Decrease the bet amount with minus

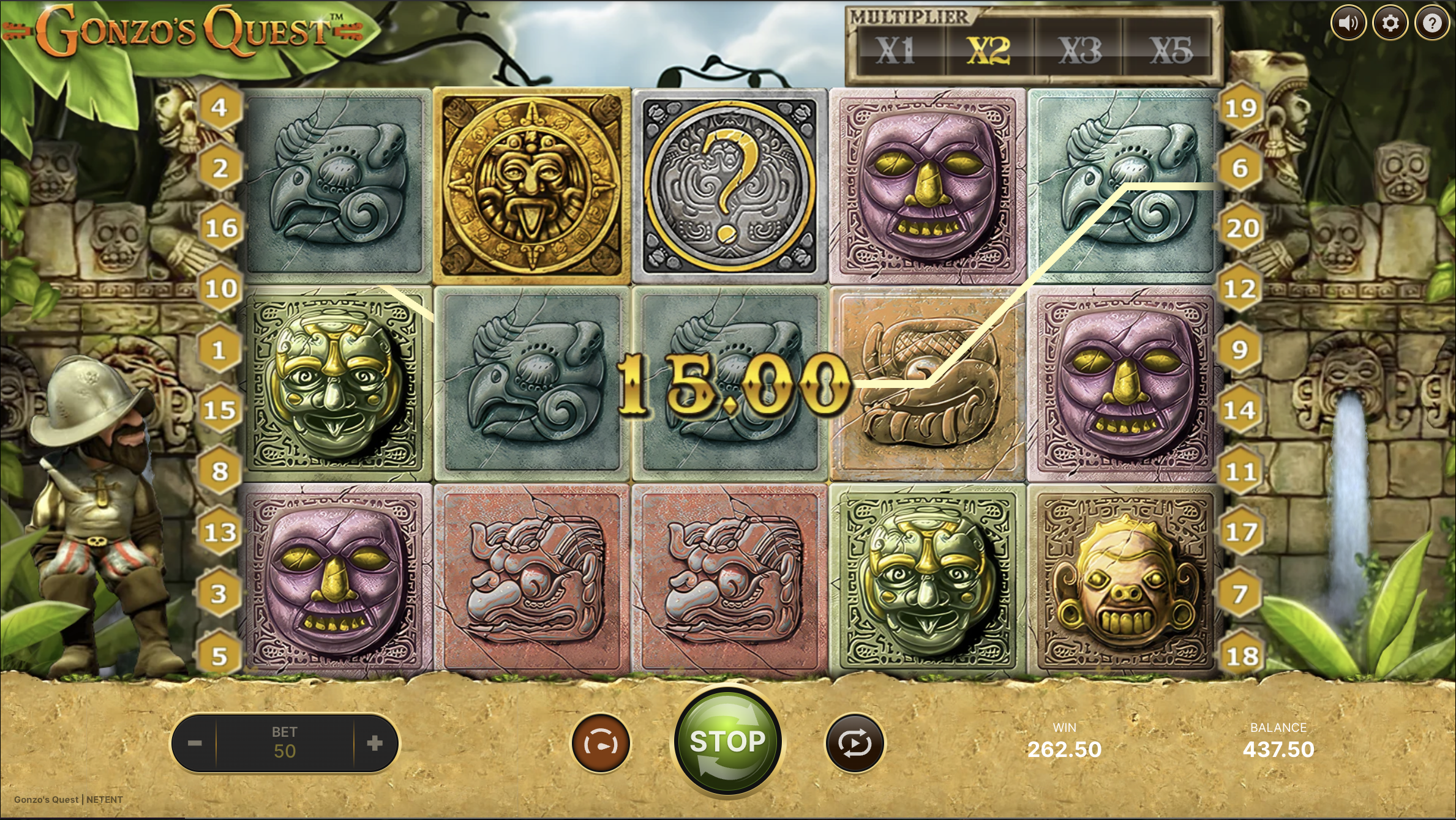pos(195,744)
